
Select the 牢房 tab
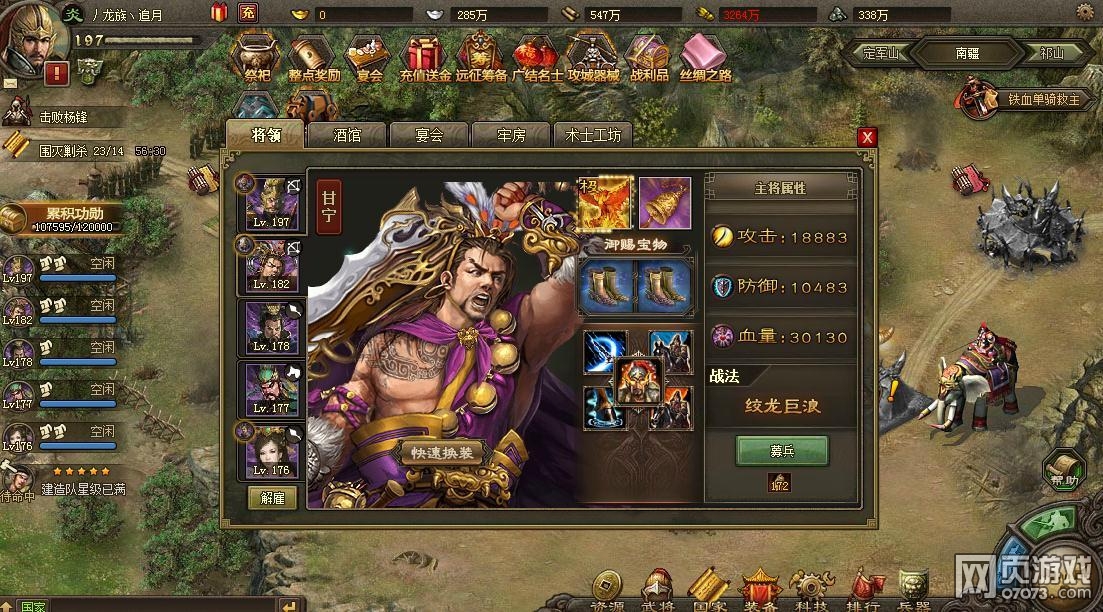click(x=511, y=135)
